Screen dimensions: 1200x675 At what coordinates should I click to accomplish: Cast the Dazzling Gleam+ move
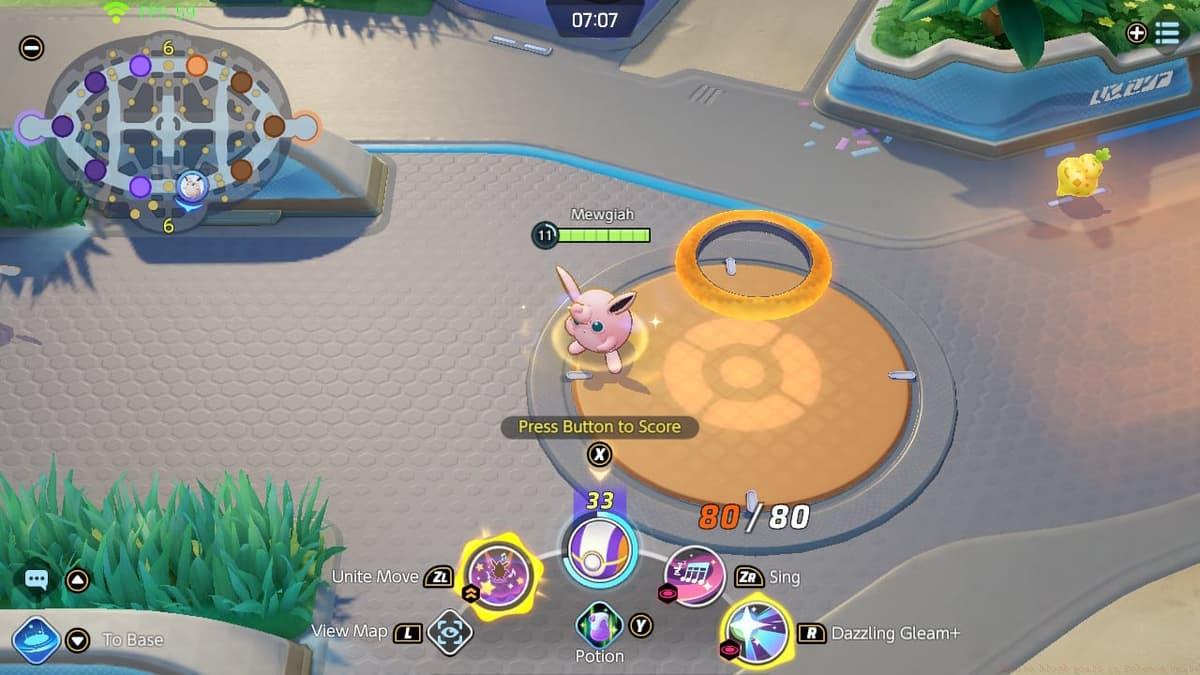coord(755,632)
